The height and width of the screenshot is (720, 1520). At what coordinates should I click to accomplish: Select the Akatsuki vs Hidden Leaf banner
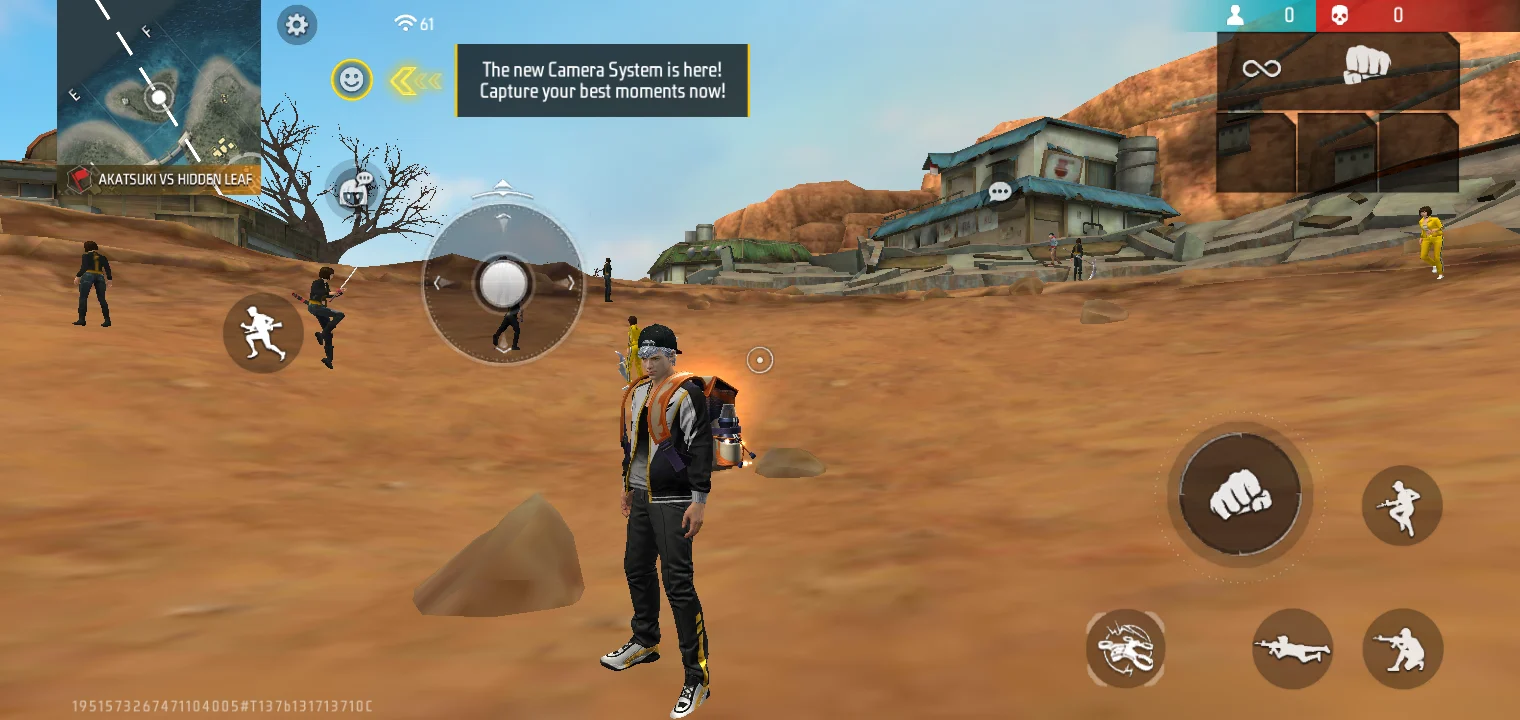pos(160,180)
